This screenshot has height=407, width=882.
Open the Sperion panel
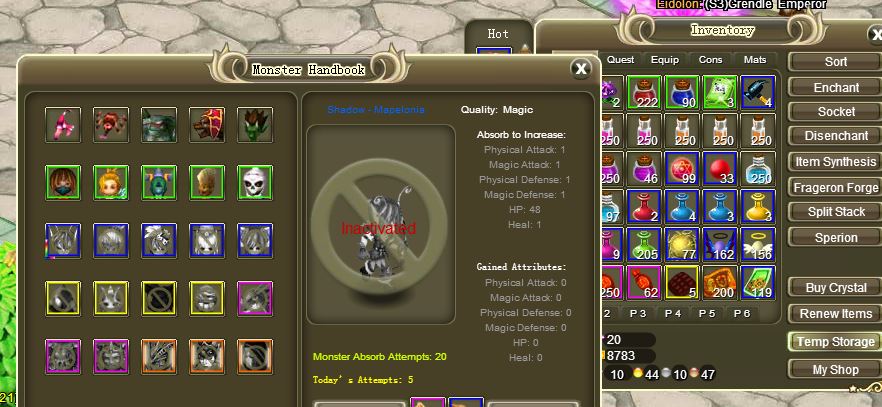click(835, 237)
